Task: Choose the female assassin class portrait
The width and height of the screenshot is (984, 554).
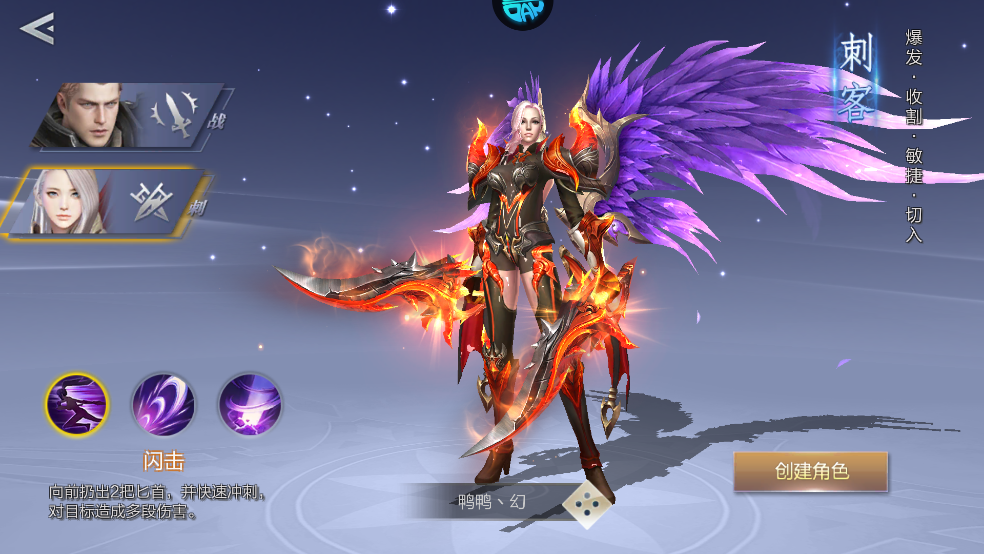Action: click(110, 203)
